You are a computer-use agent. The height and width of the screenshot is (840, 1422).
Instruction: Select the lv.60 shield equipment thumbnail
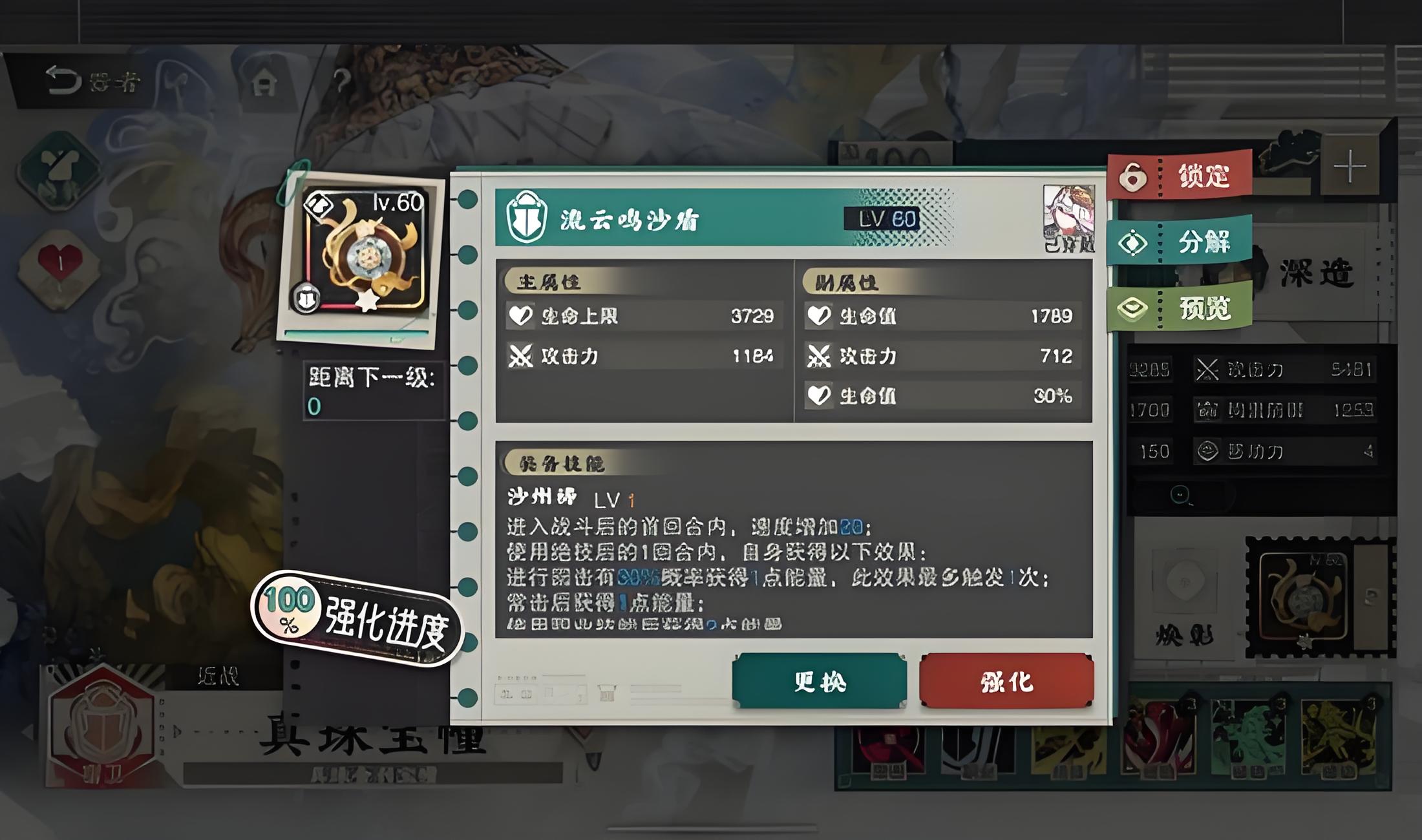(363, 255)
